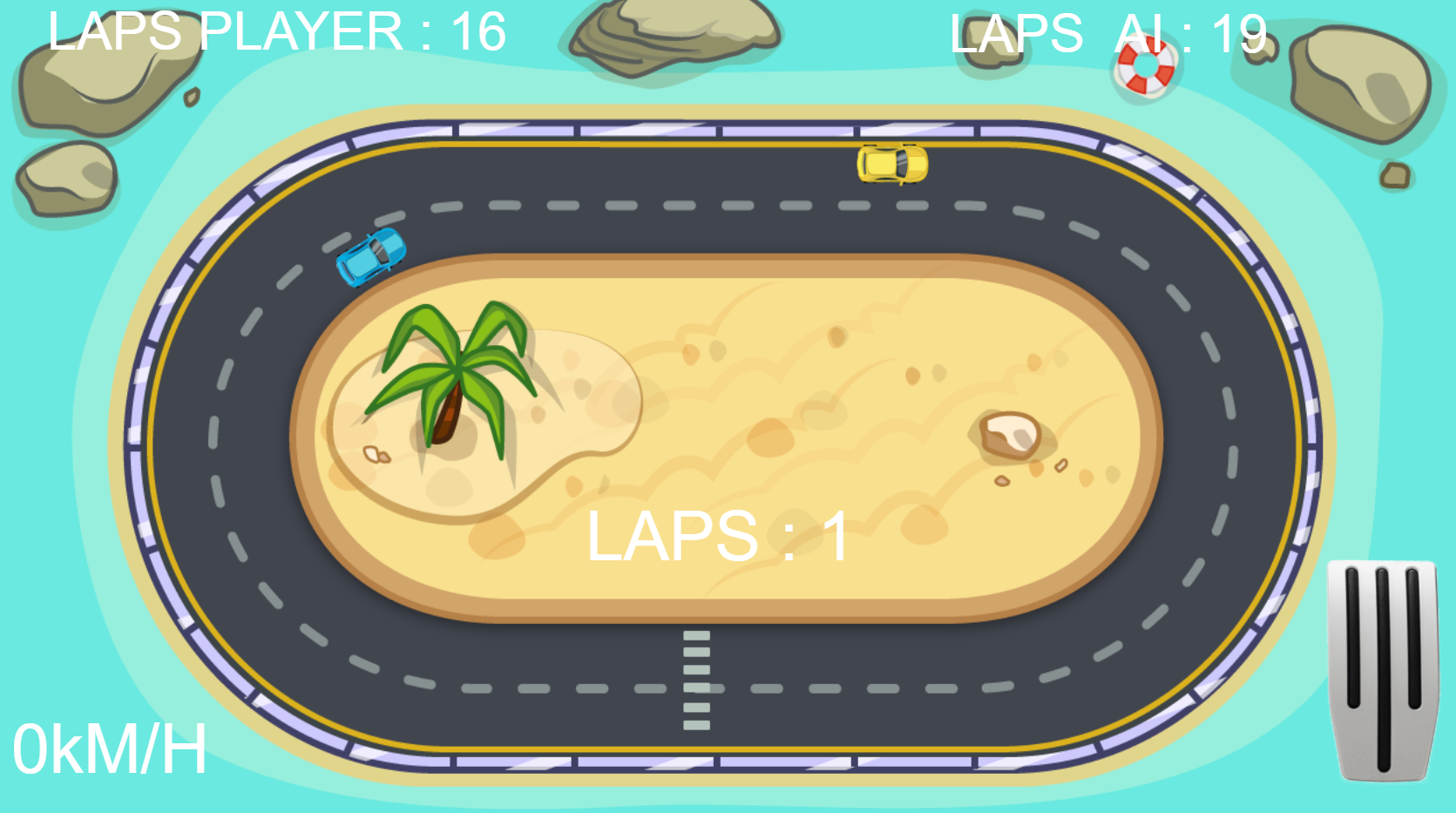Viewport: 1456px width, 813px height.
Task: Select the yellow AI car
Action: tap(891, 166)
